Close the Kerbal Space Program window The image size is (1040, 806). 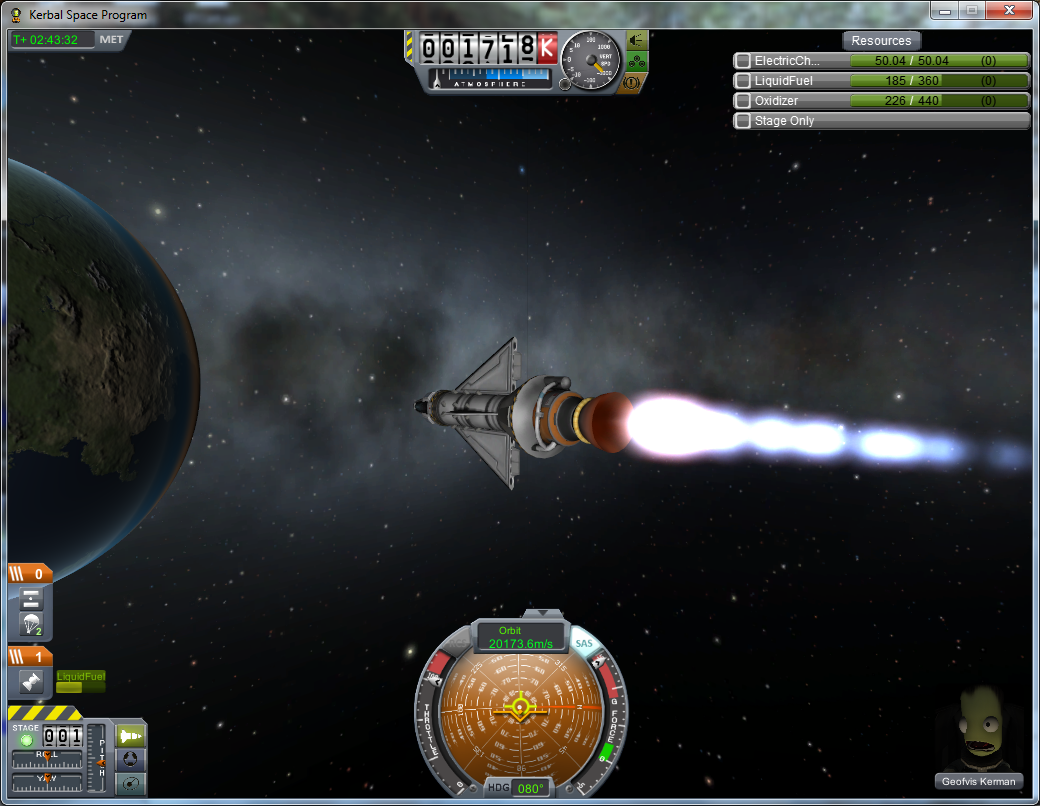[1008, 10]
